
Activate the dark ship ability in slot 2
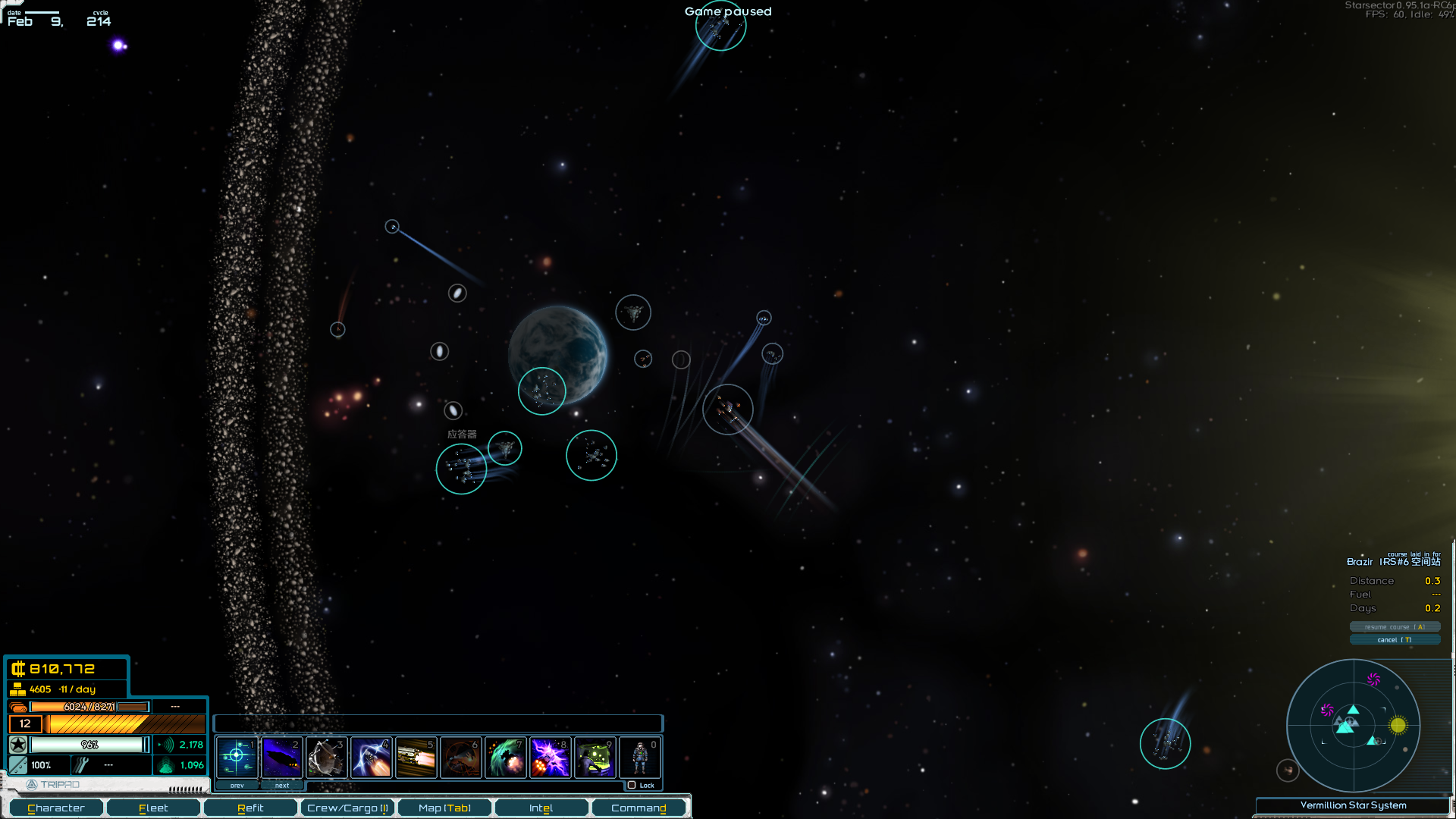(x=281, y=757)
